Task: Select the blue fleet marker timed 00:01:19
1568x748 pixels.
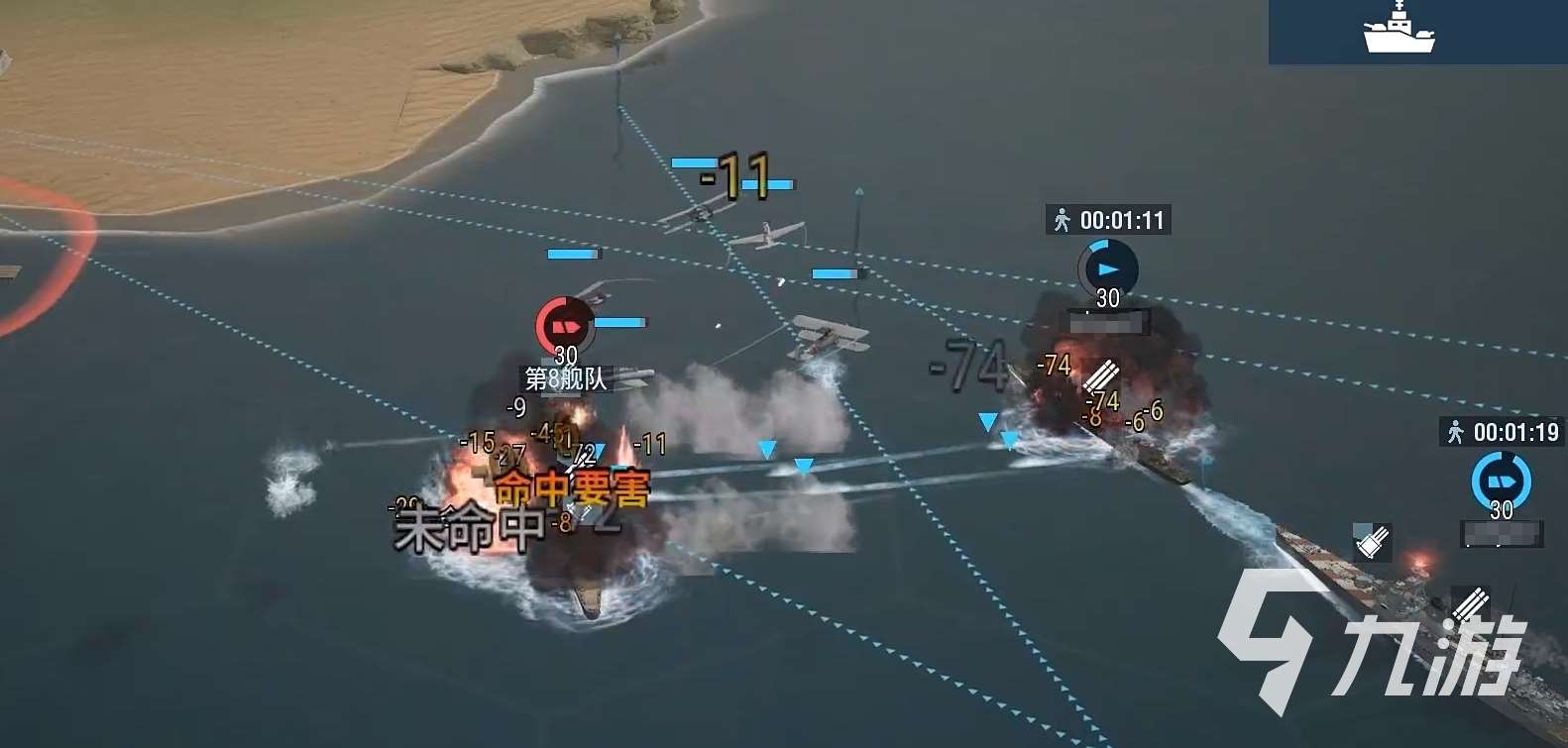Action: [1501, 481]
